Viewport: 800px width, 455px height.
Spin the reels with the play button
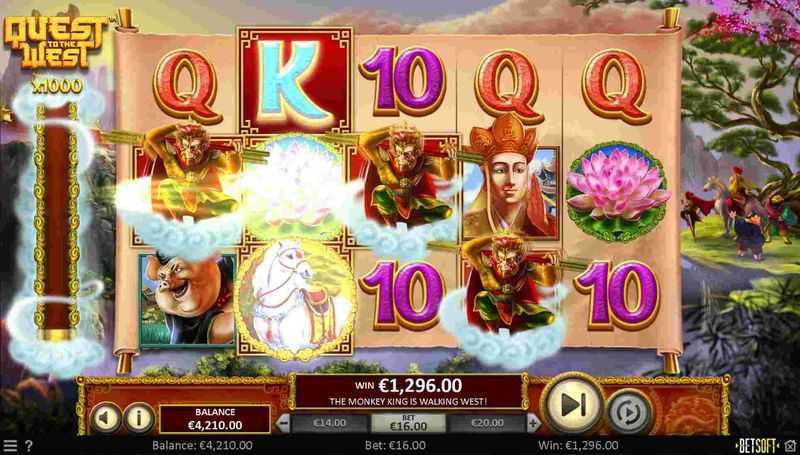coord(572,404)
